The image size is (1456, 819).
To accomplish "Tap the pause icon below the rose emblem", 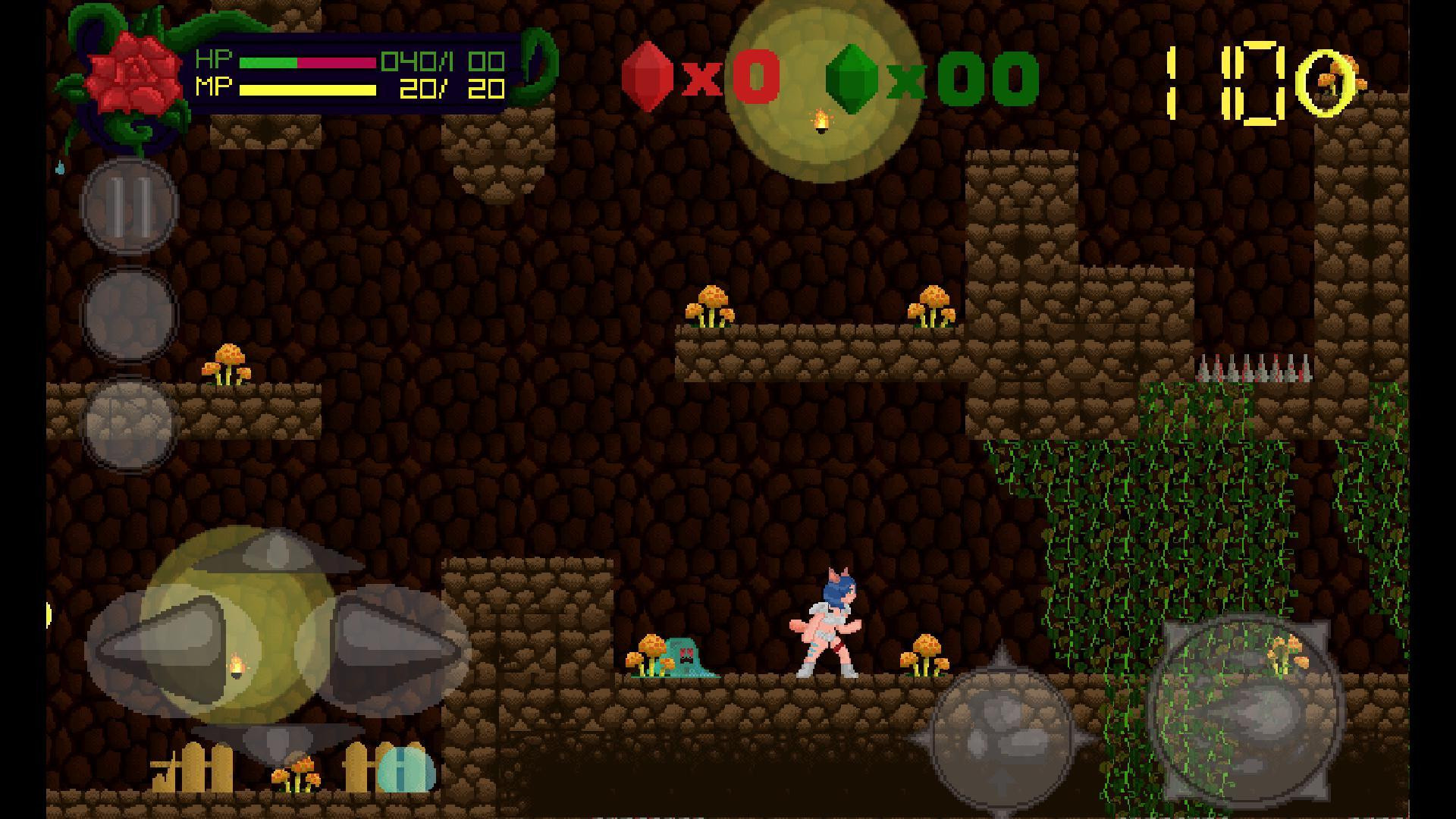I will pos(130,206).
